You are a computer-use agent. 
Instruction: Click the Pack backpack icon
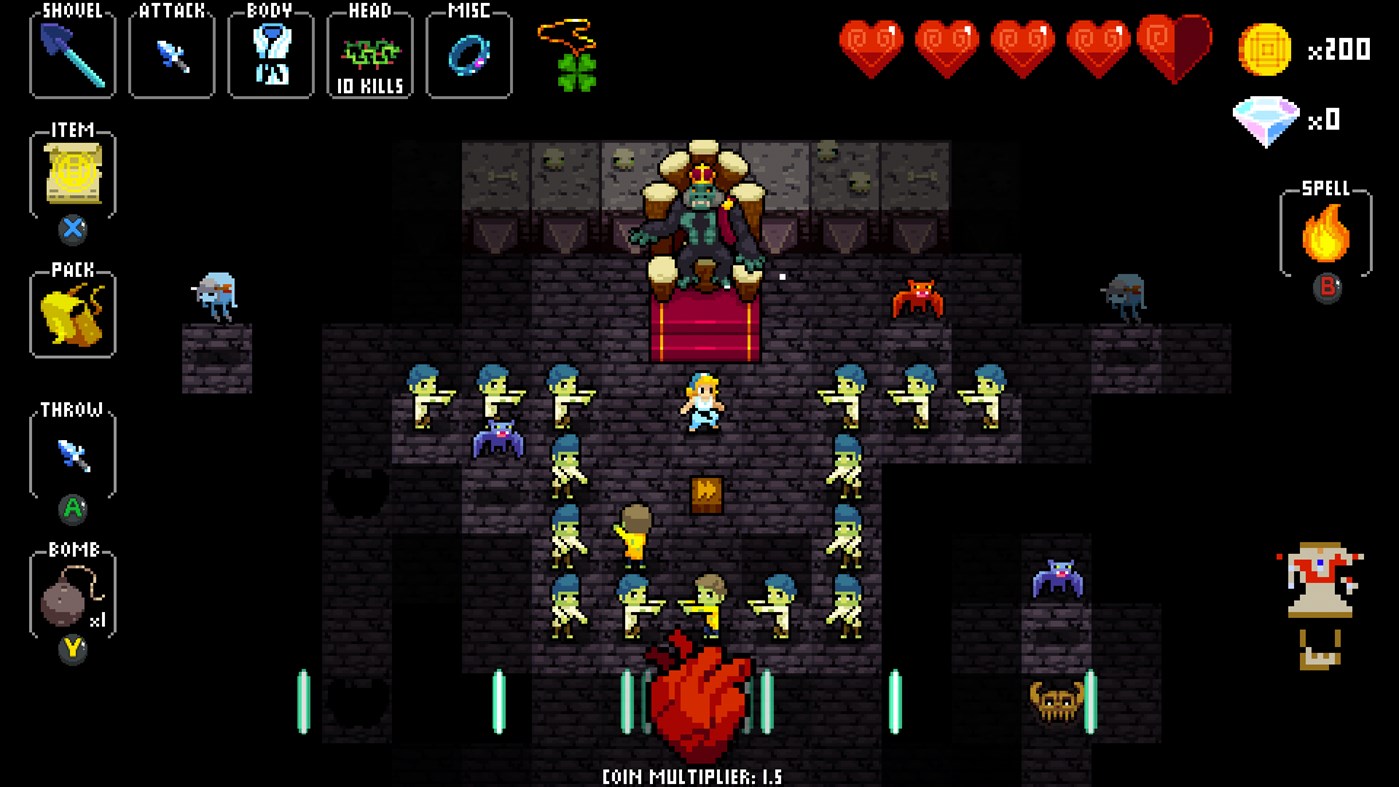(71, 315)
